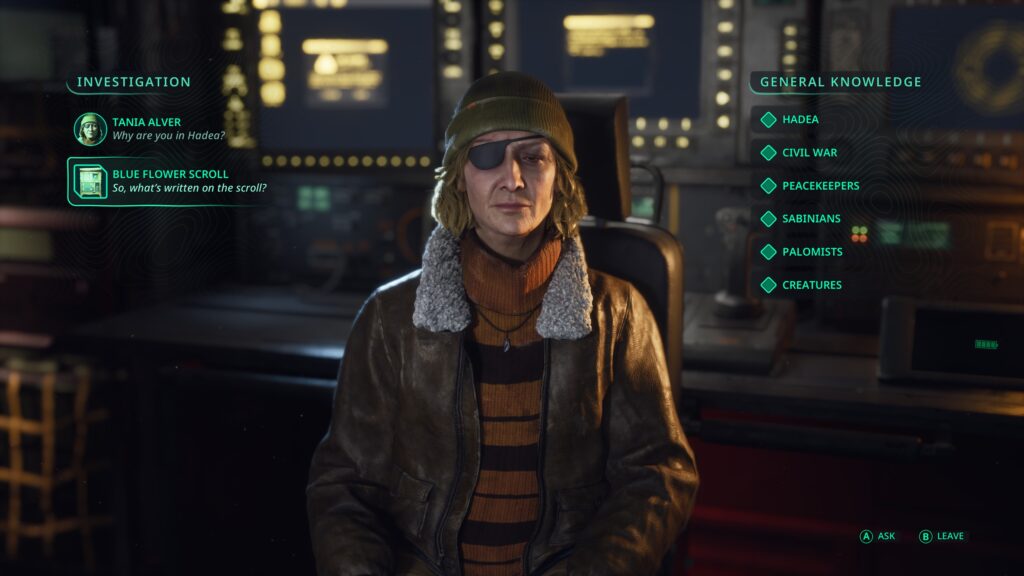Image resolution: width=1024 pixels, height=576 pixels.
Task: Ask about Creatures
Action: (811, 284)
